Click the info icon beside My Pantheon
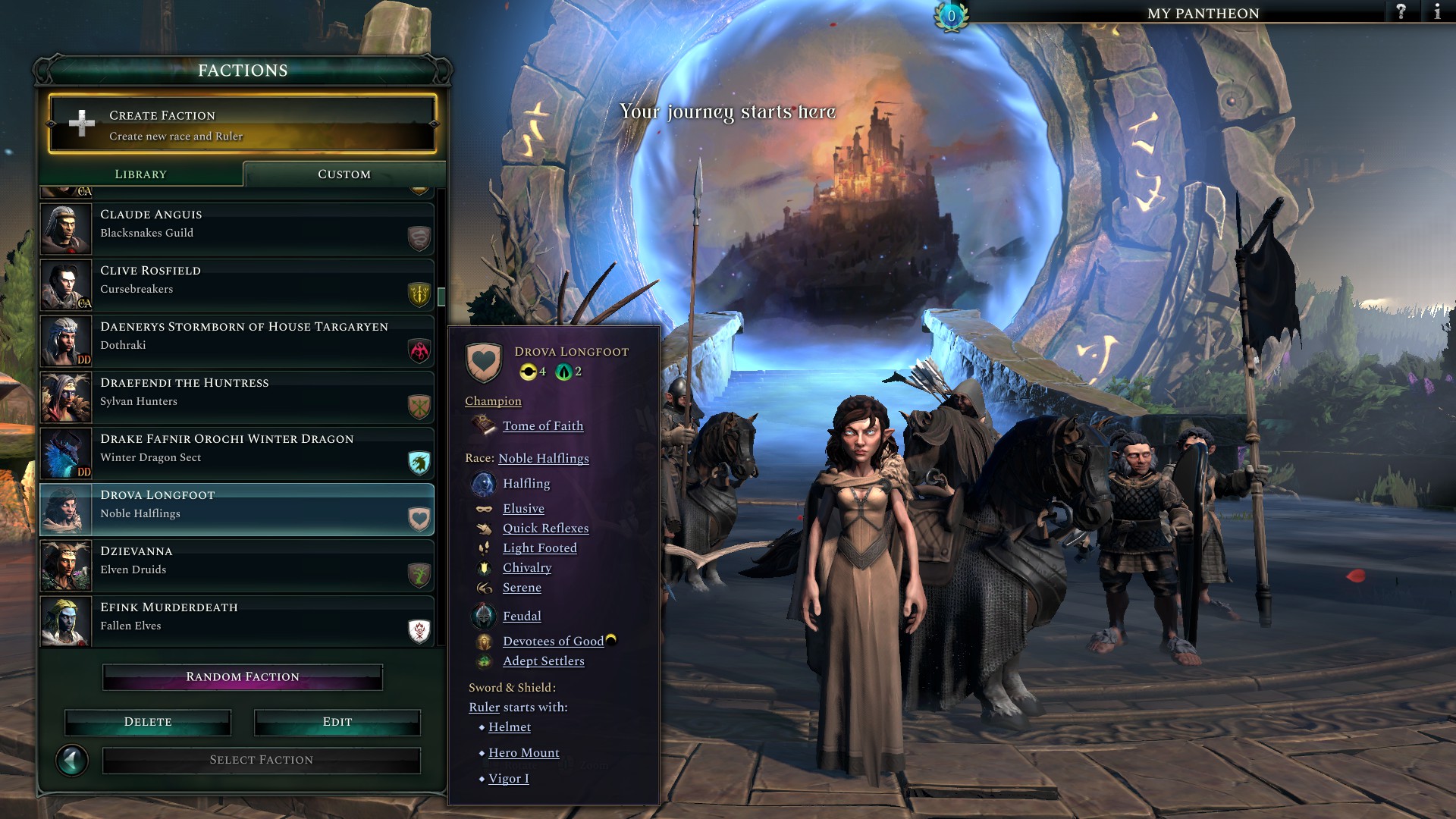This screenshot has height=819, width=1456. pyautogui.click(x=1437, y=12)
